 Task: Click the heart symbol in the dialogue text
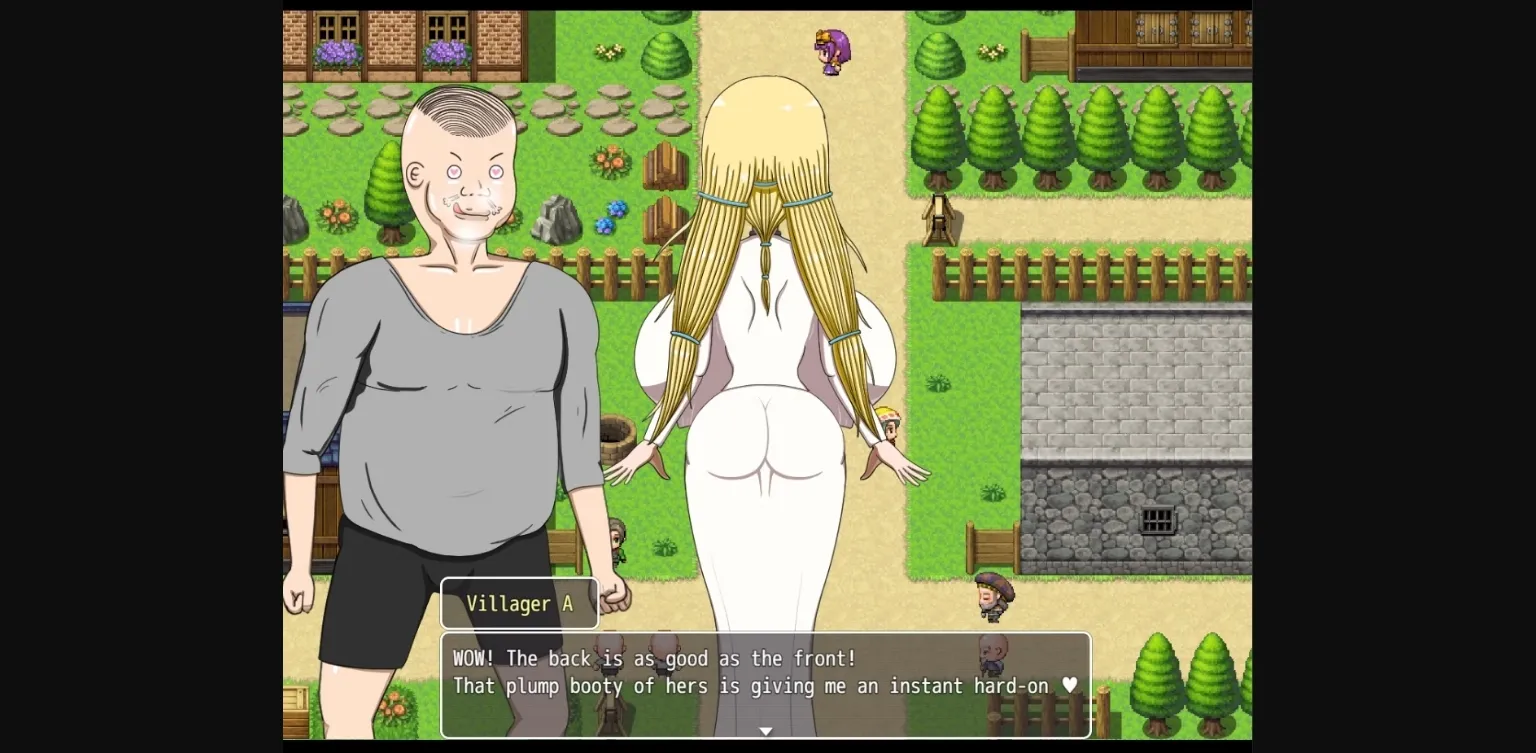1070,686
